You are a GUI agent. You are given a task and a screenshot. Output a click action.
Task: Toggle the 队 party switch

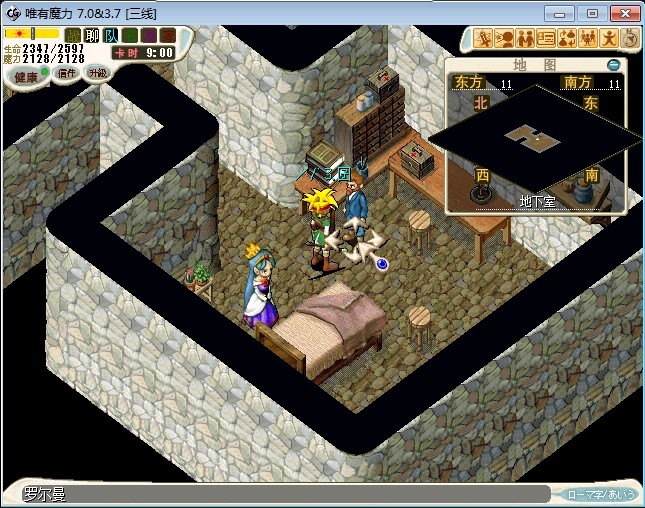108,35
